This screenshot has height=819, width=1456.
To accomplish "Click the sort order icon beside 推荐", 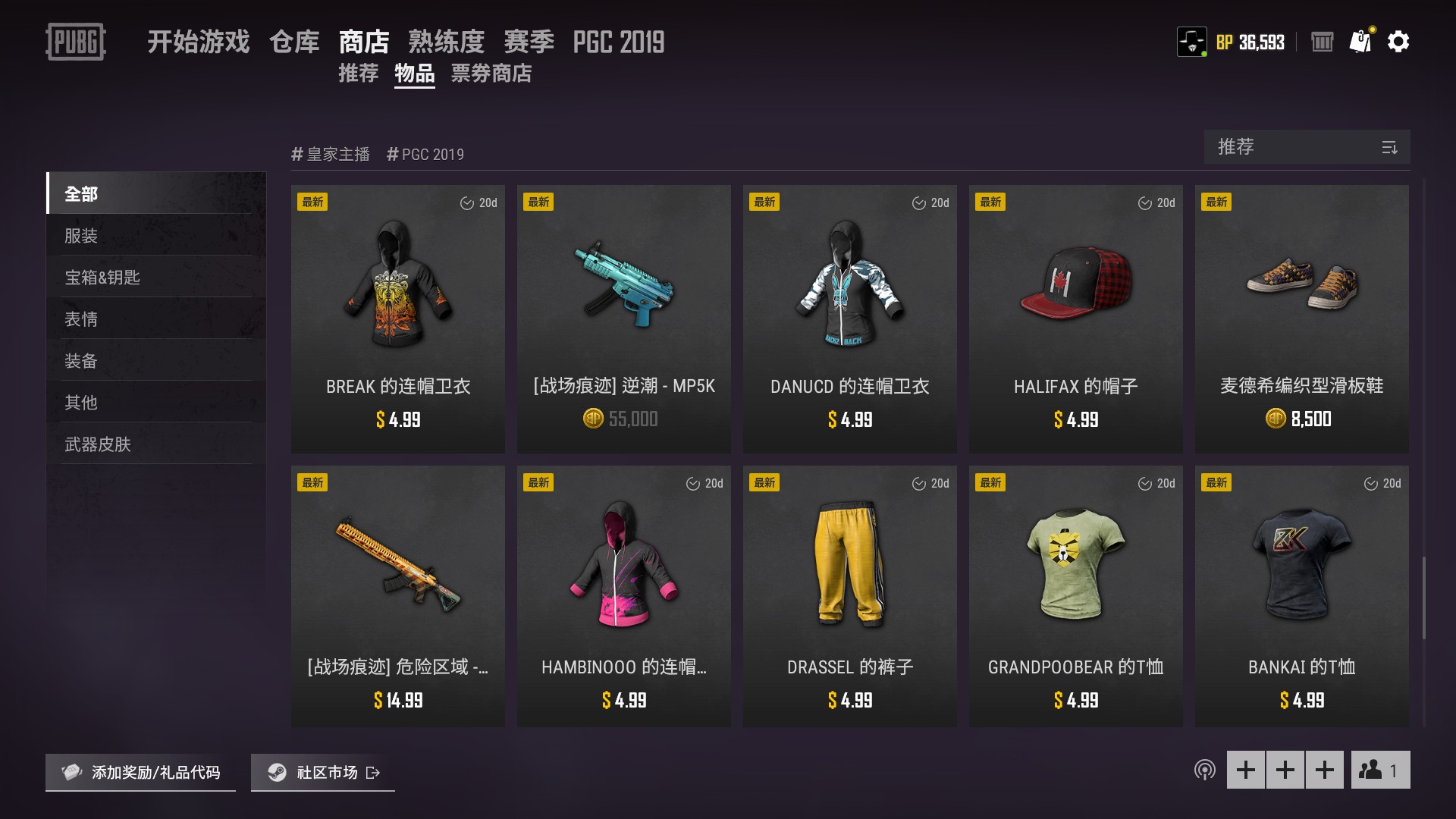I will click(x=1390, y=147).
